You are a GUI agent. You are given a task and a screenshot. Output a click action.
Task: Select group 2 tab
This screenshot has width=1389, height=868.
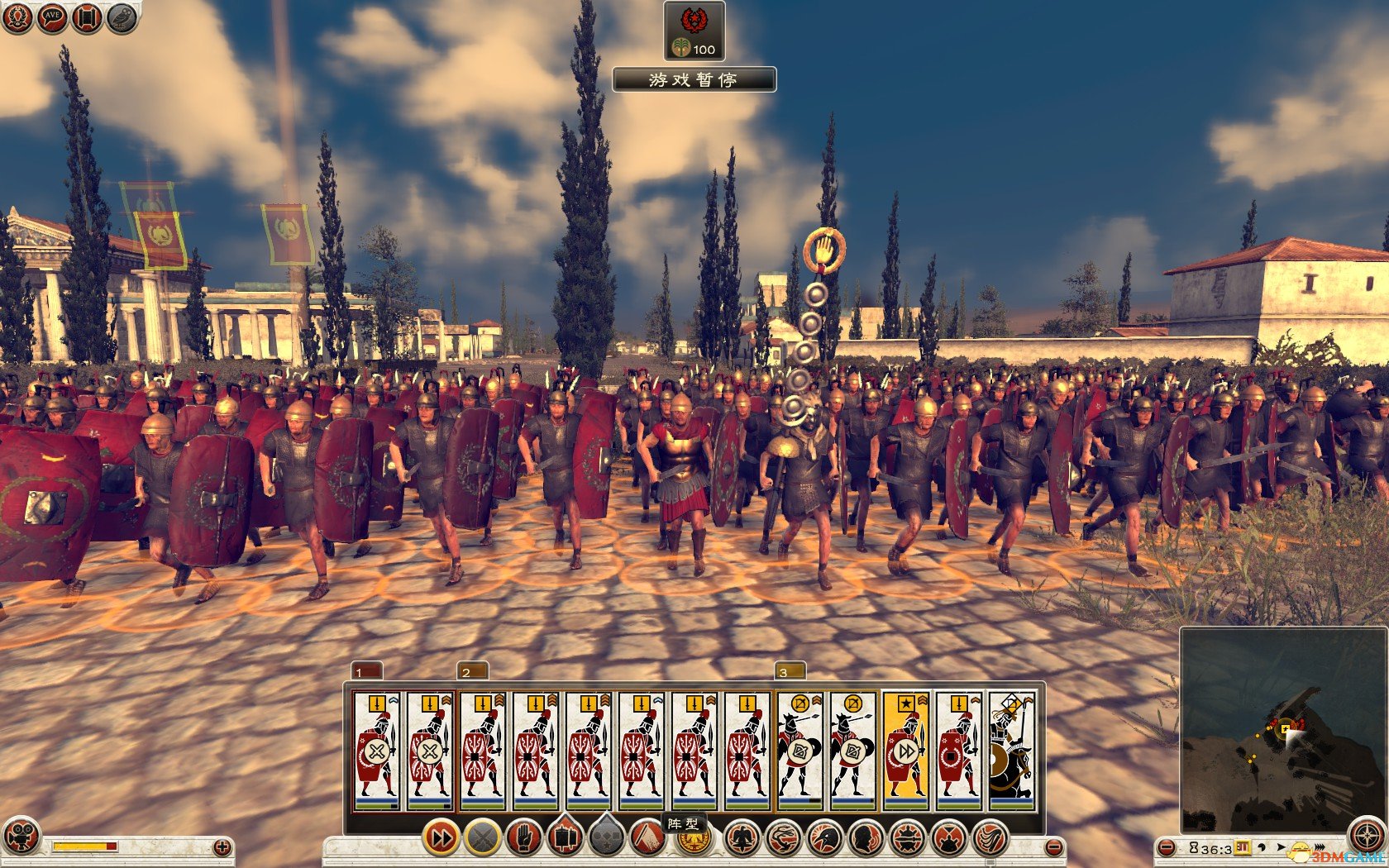point(472,671)
